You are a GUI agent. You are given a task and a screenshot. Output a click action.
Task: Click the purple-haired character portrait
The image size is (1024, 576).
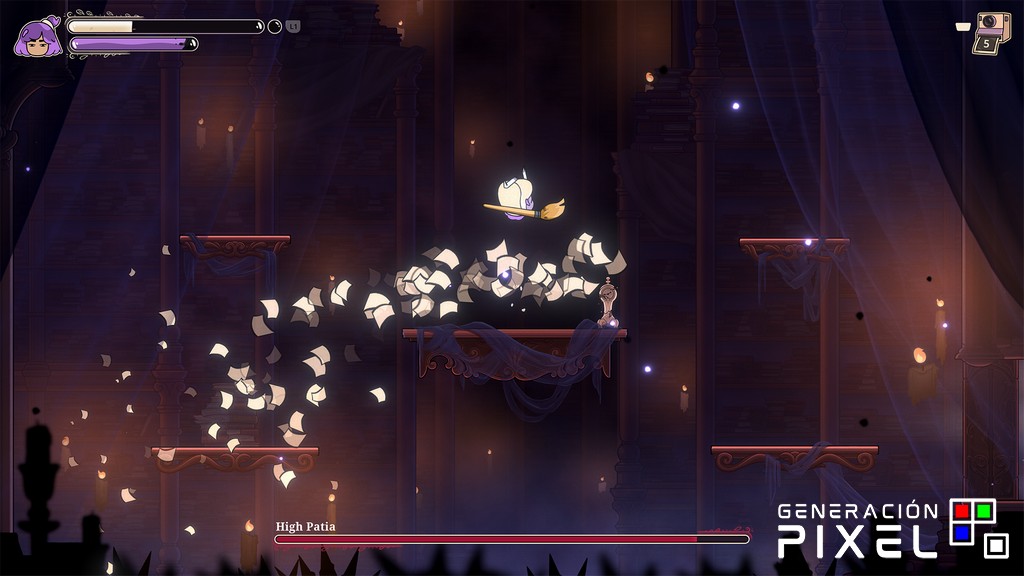37,37
